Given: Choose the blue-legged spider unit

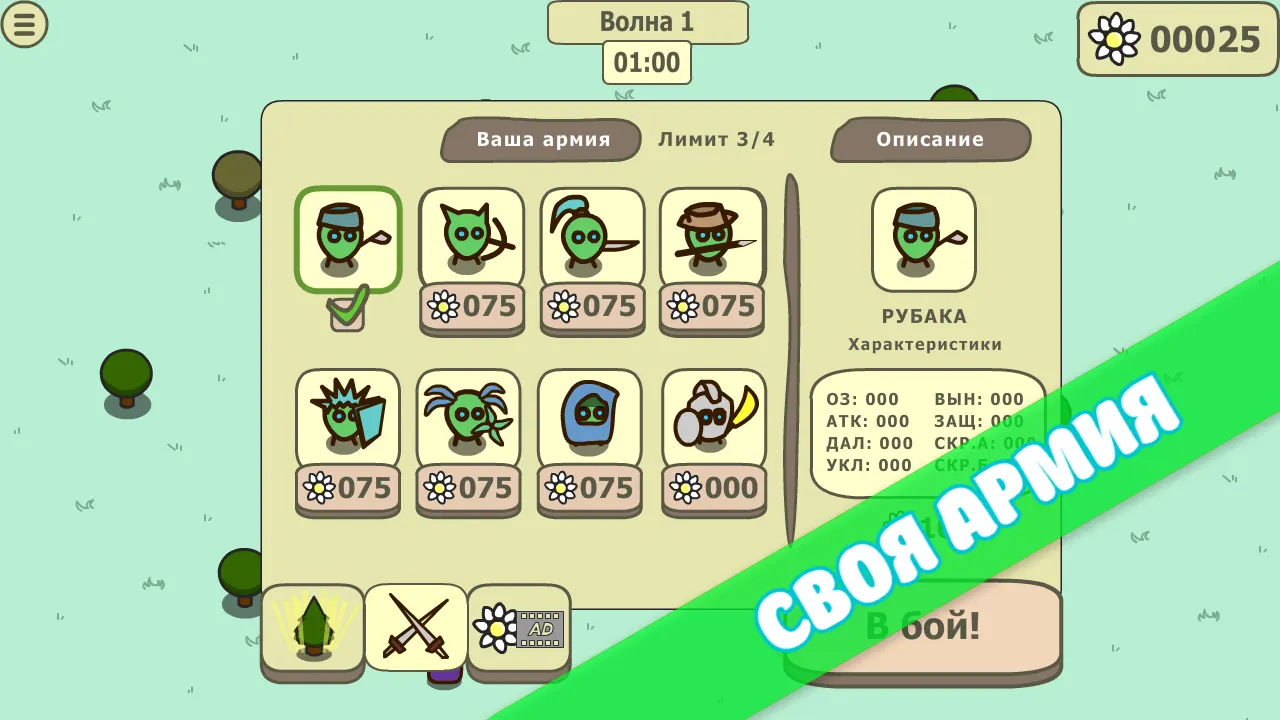Looking at the screenshot, I should [469, 418].
